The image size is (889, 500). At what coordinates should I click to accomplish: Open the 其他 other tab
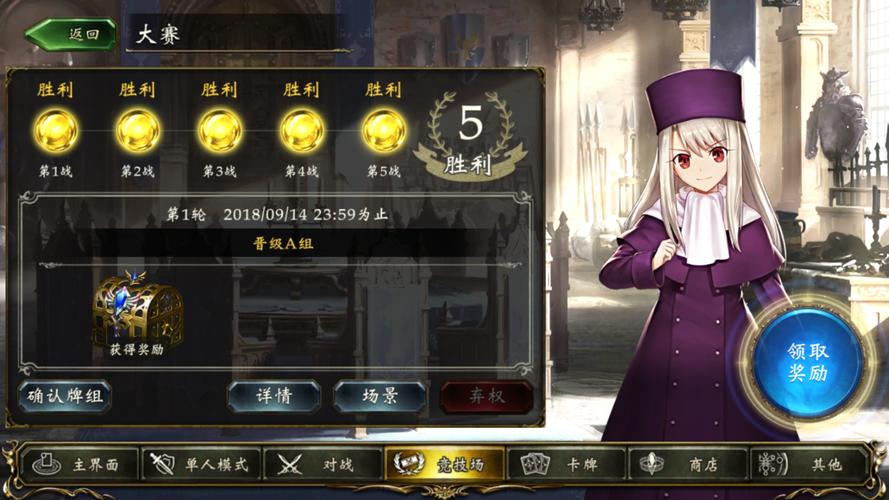tap(810, 464)
